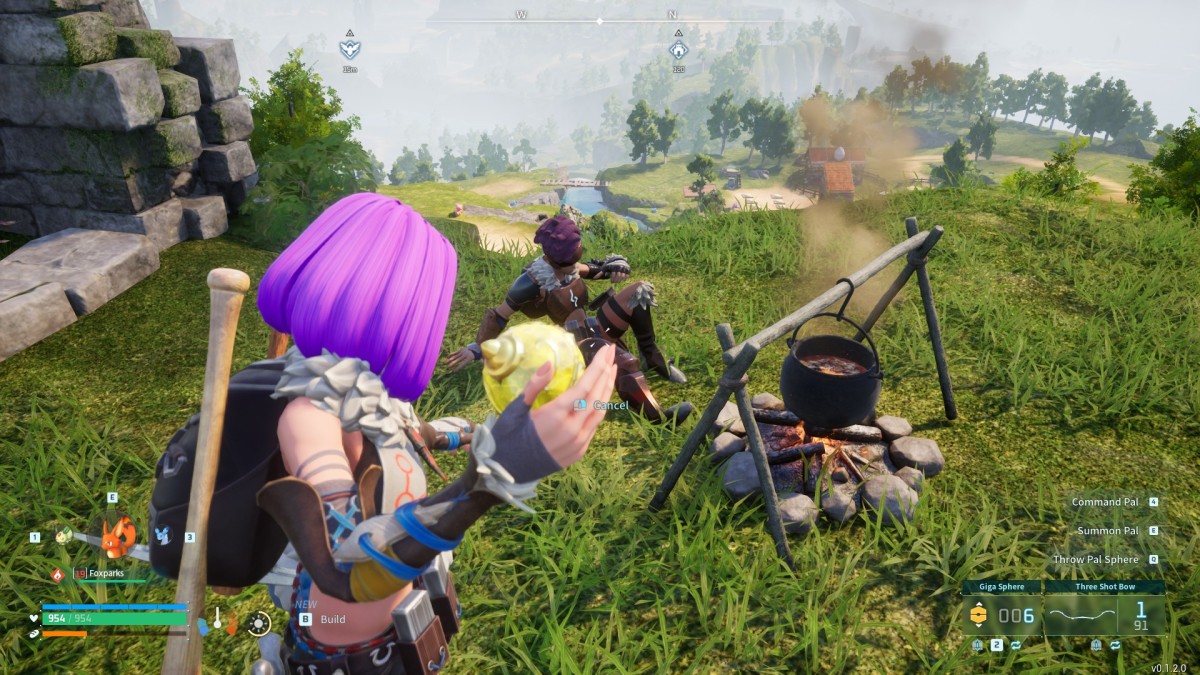Select the Throw Pal Sphere action label
This screenshot has width=1200, height=675.
(1095, 560)
